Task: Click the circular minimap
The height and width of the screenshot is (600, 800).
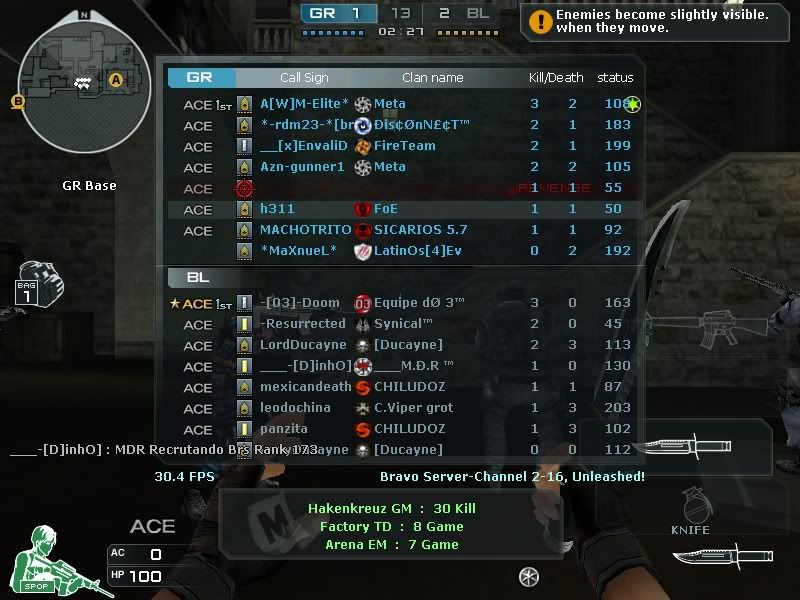Action: pyautogui.click(x=76, y=81)
